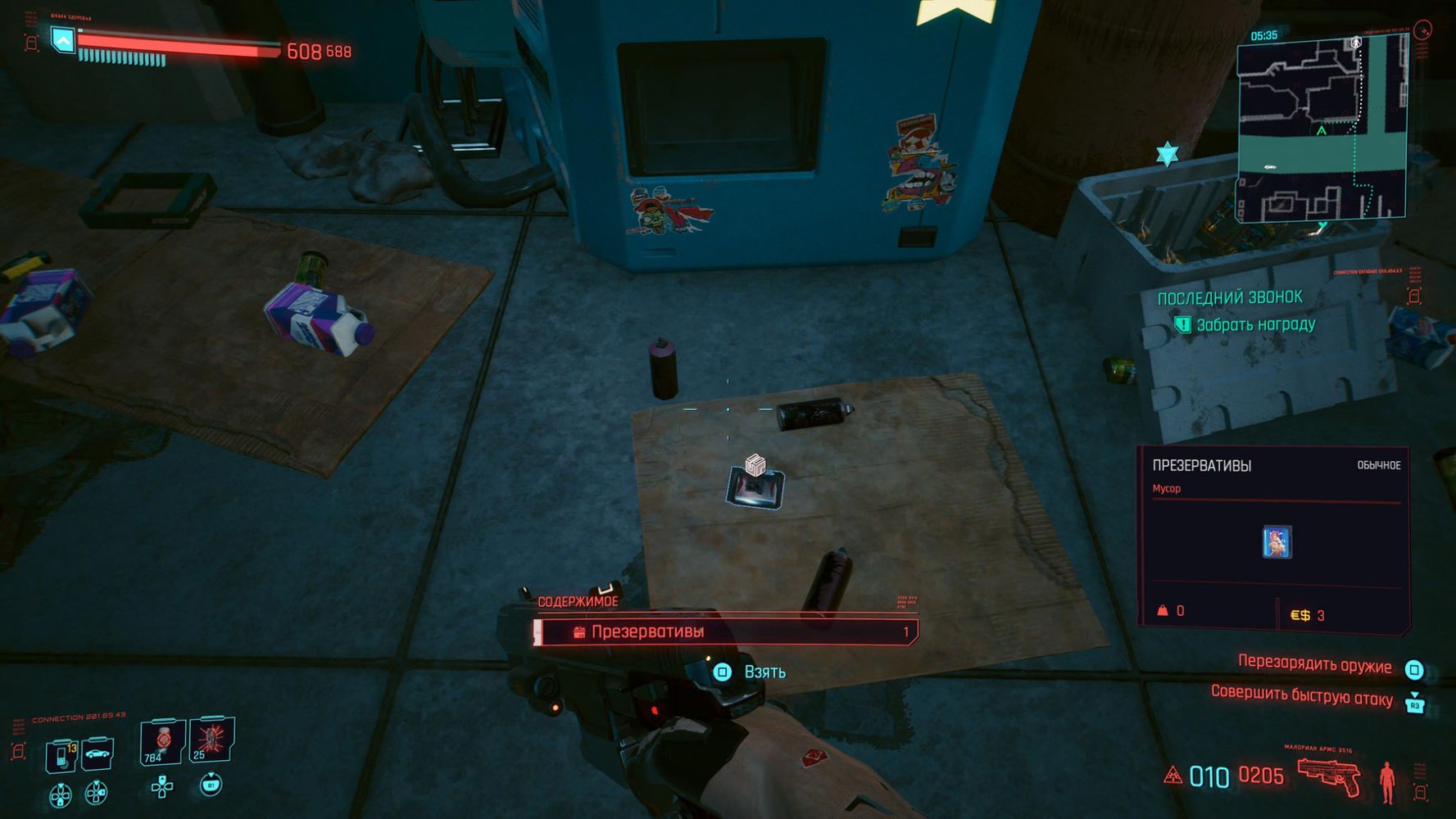Click the Перезарядить оружие action label
This screenshot has width=1456, height=819.
(1314, 664)
